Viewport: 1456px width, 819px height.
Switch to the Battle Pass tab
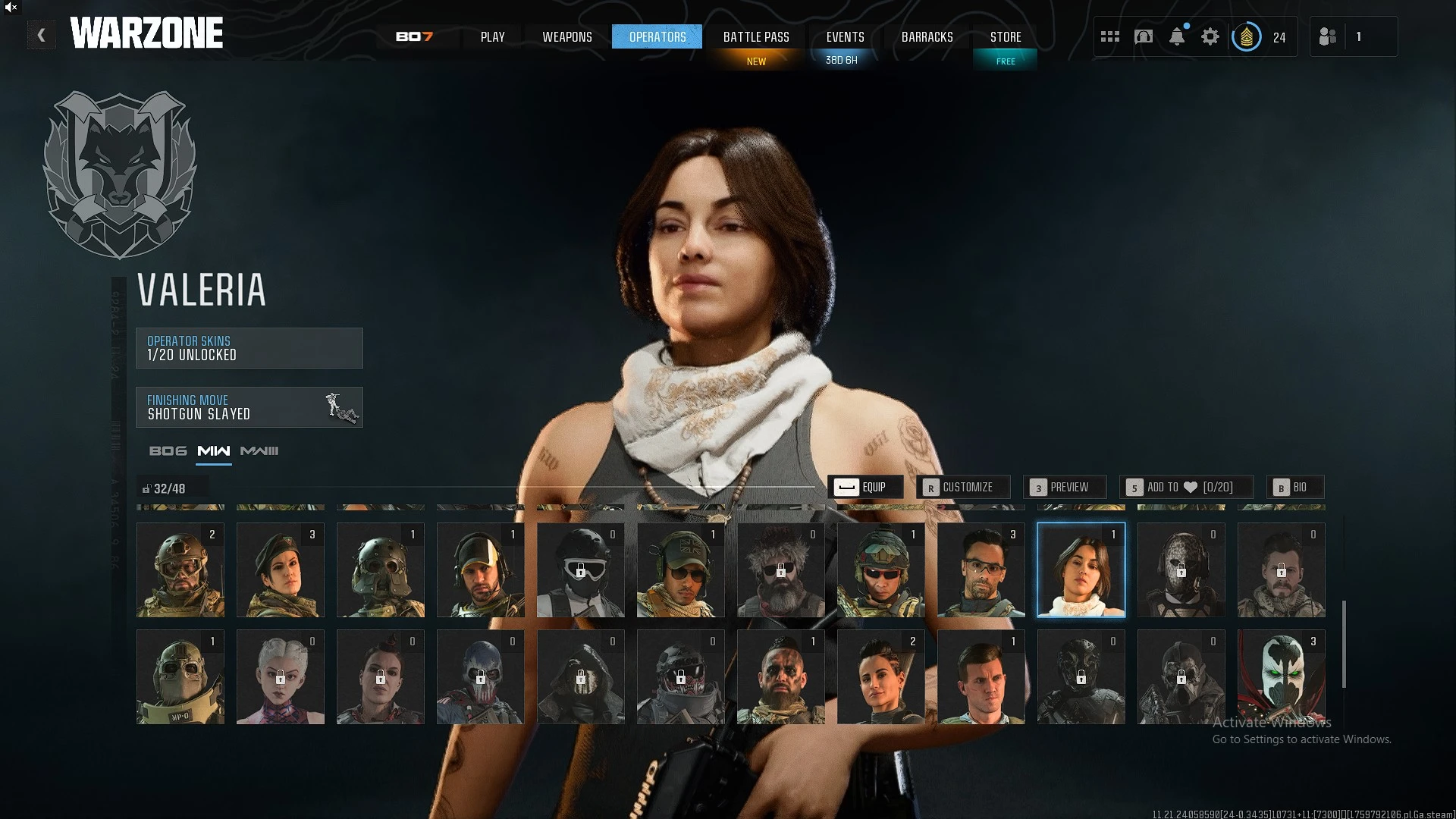(755, 37)
